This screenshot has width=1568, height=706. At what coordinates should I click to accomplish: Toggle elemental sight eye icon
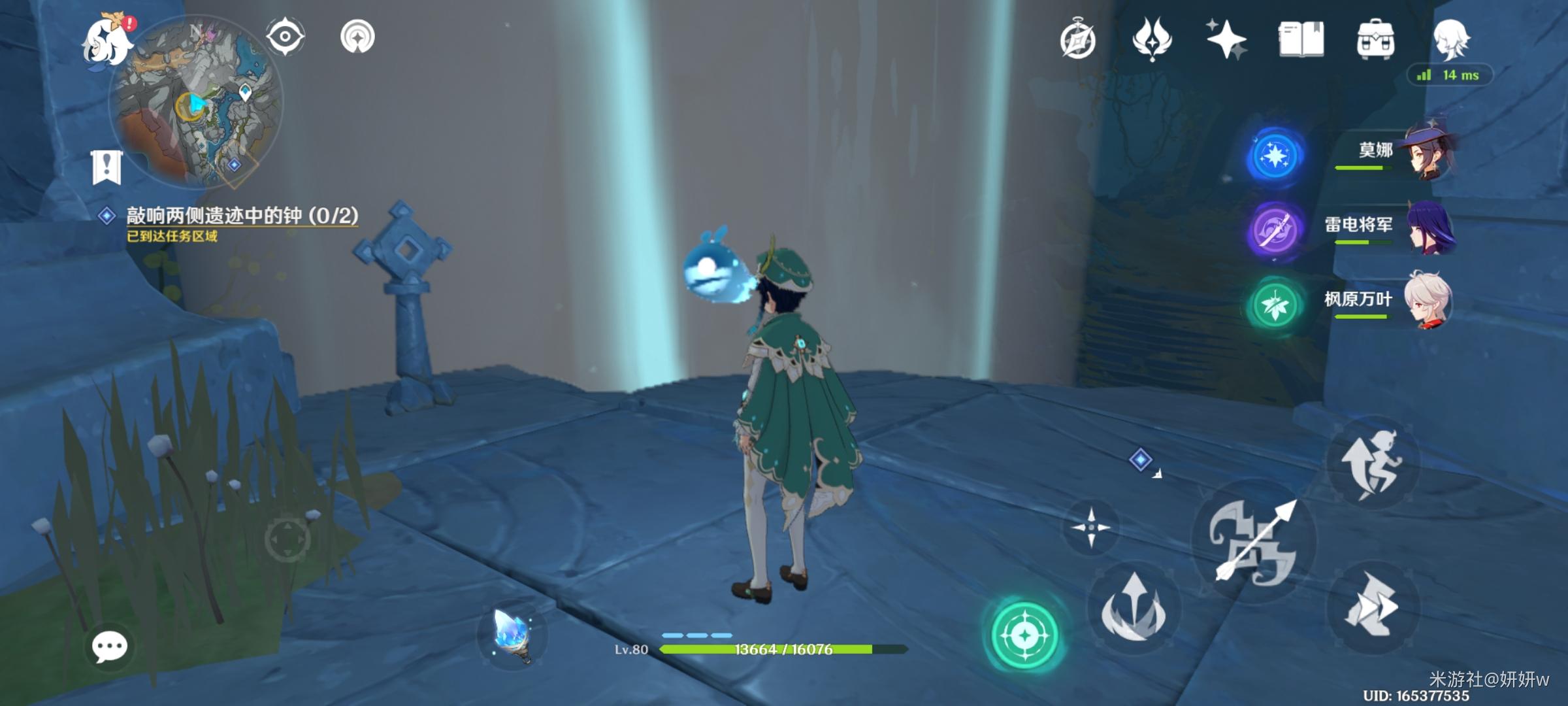[x=285, y=36]
